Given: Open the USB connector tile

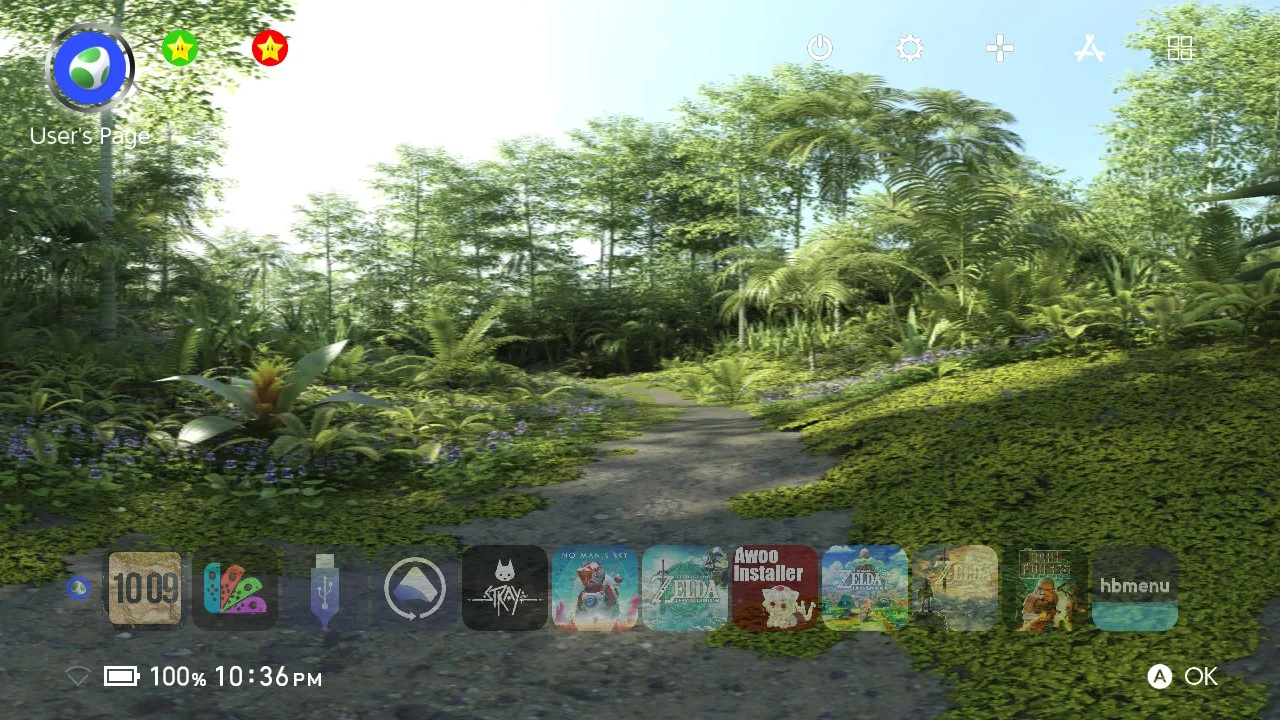Looking at the screenshot, I should click(325, 588).
